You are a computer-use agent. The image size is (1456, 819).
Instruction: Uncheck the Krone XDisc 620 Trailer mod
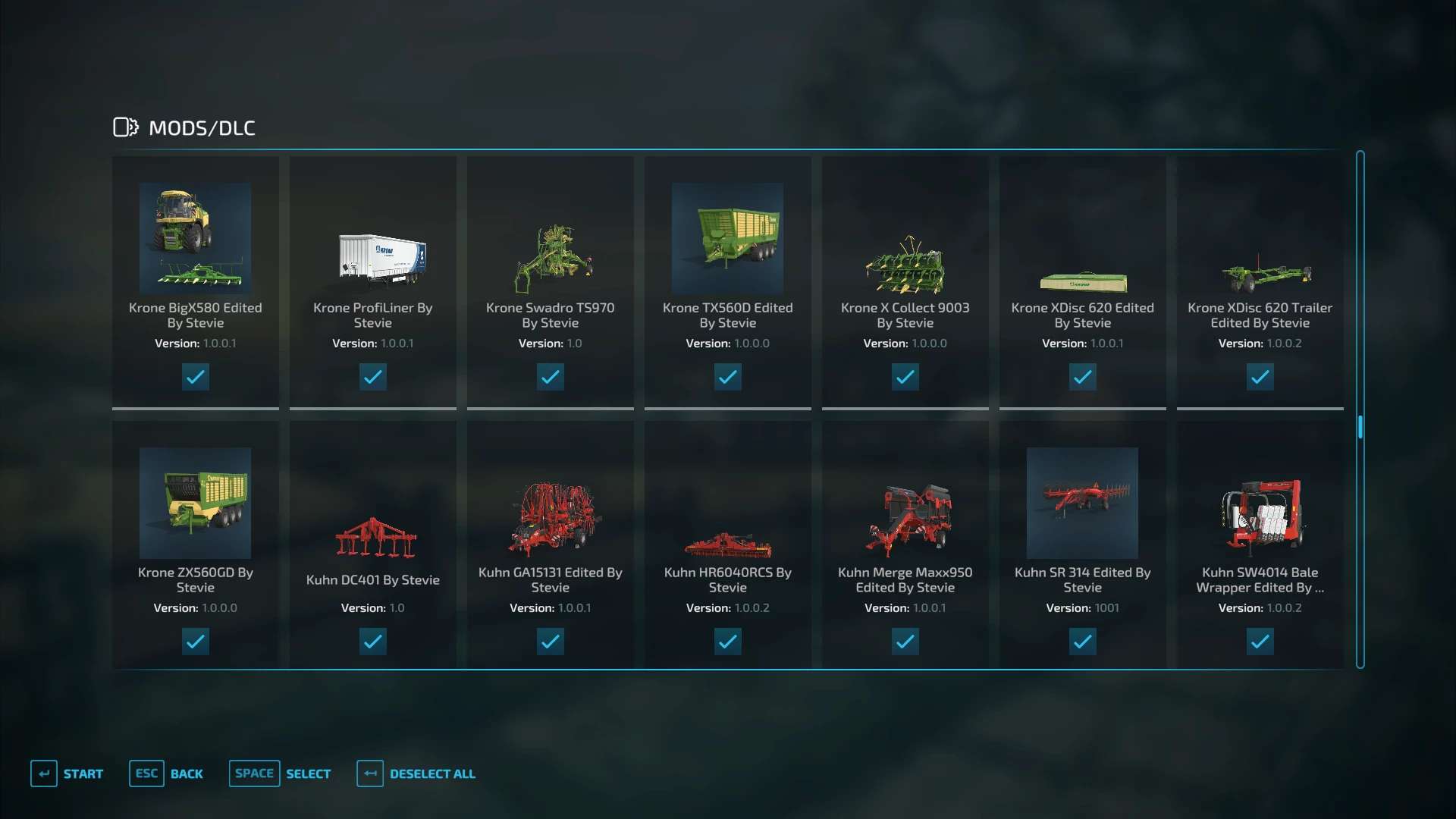(1260, 377)
